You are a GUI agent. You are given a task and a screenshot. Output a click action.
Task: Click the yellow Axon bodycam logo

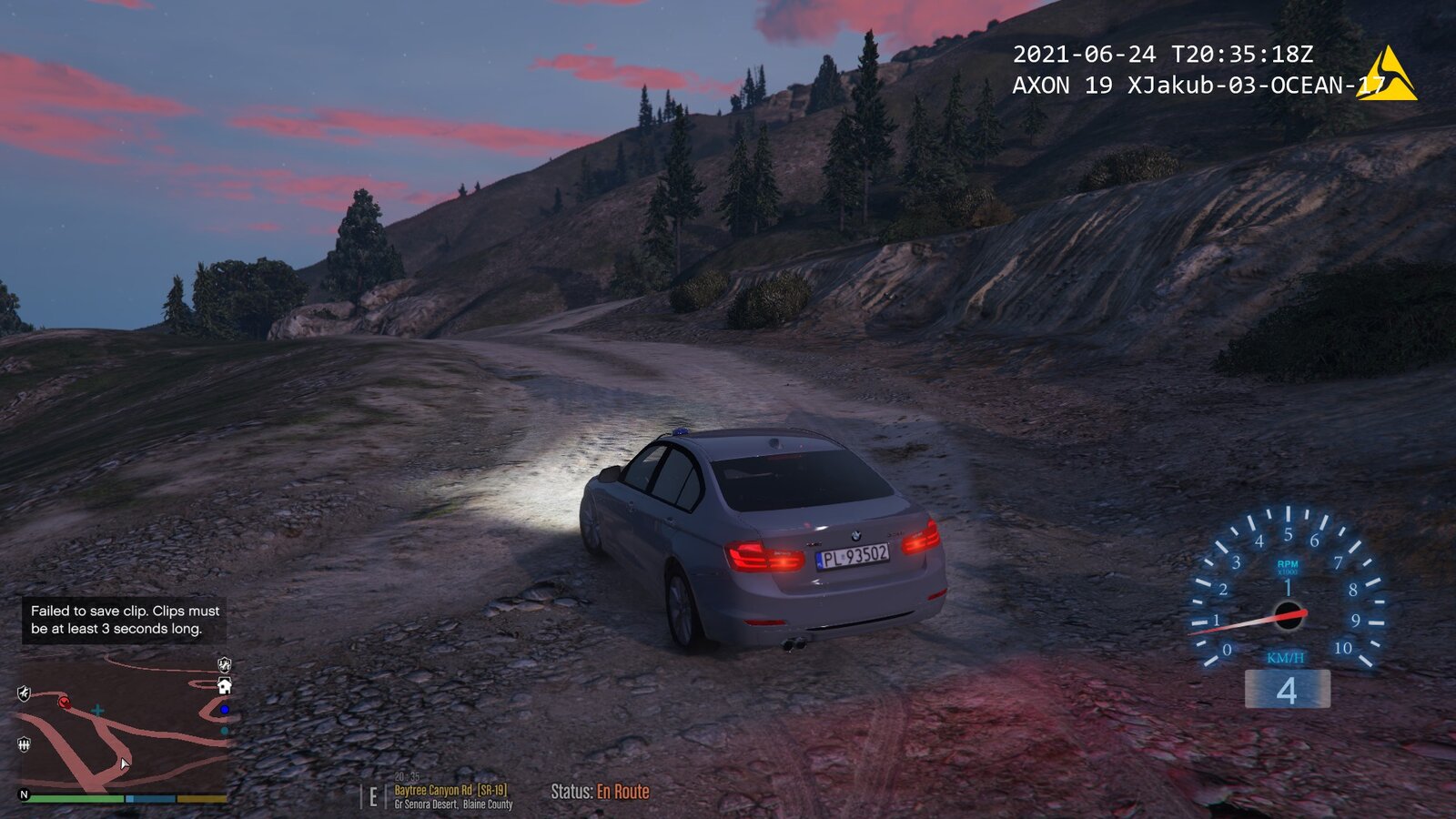[1387, 73]
